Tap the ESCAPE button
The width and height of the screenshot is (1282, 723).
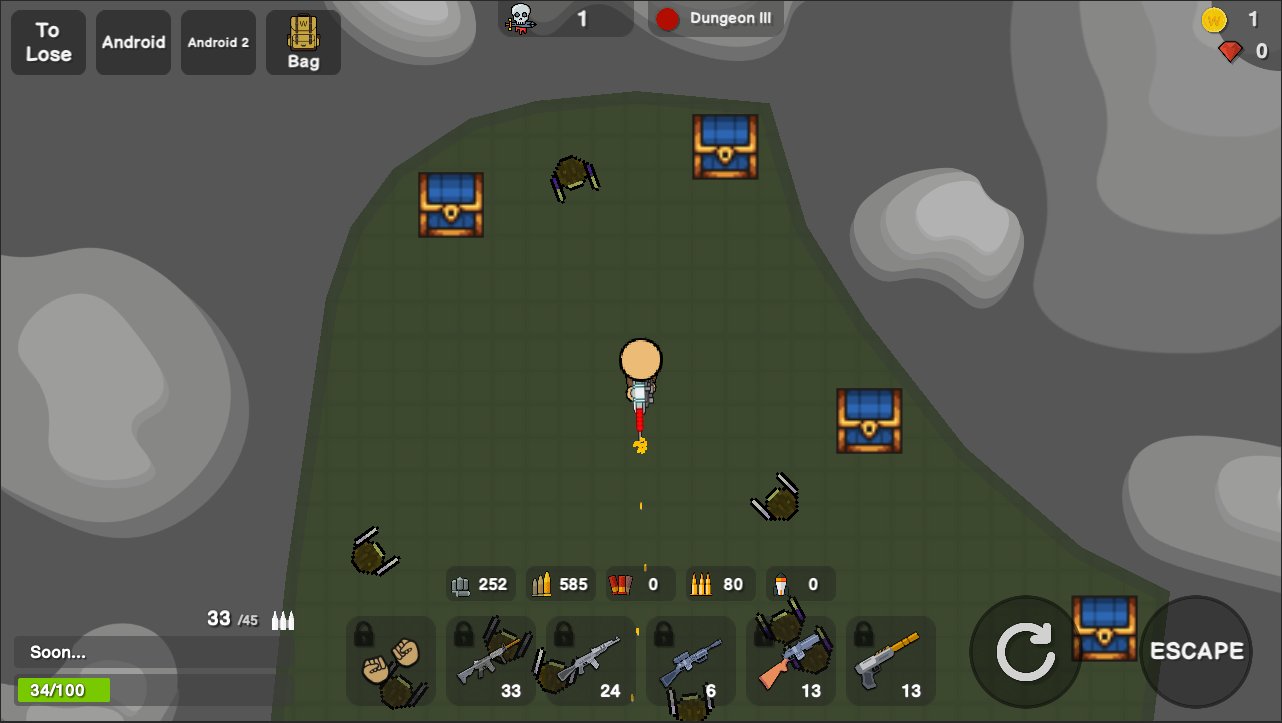point(1196,651)
